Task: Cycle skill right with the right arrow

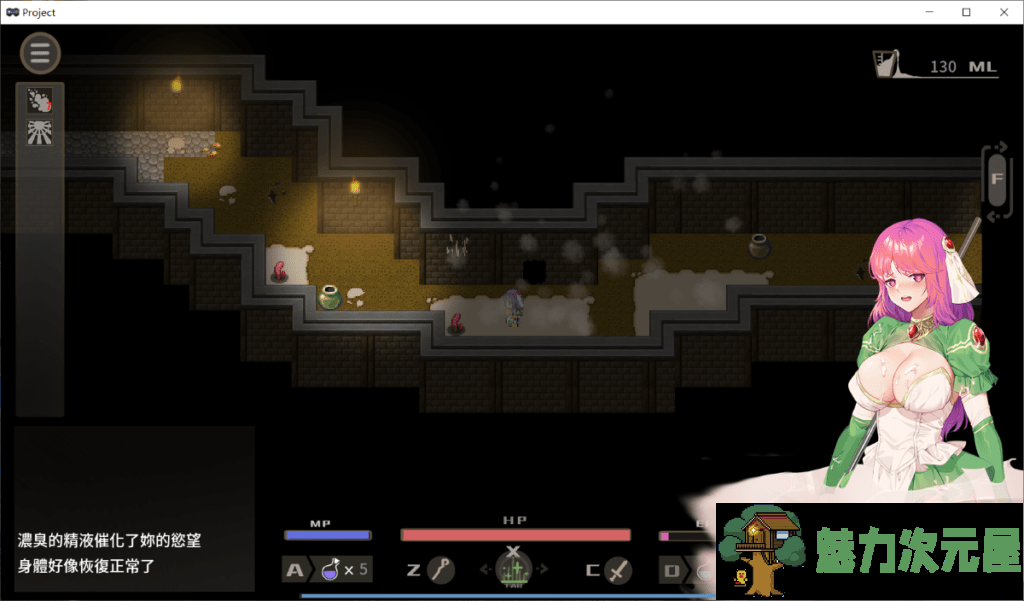Action: click(543, 570)
